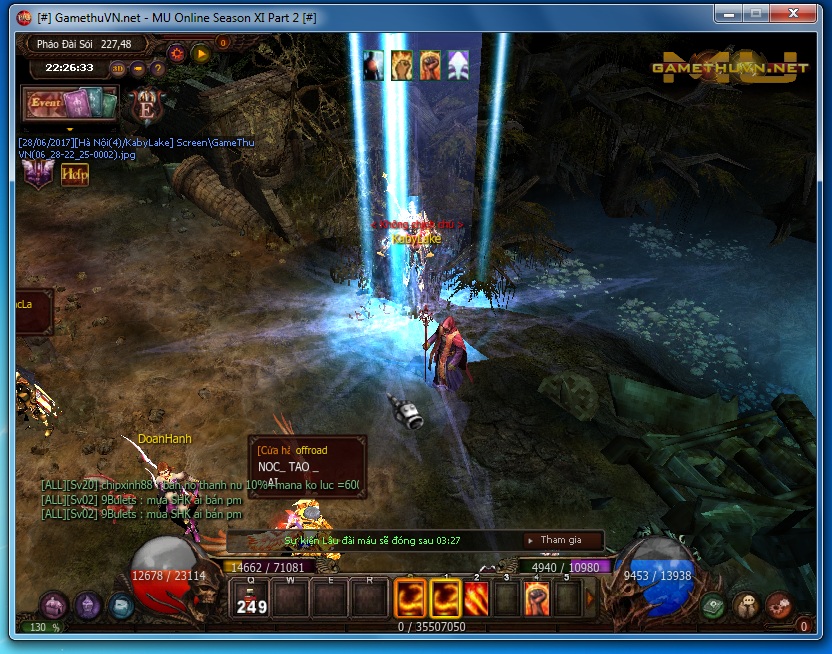Toggle the 3D view button
The width and height of the screenshot is (832, 654).
118,68
